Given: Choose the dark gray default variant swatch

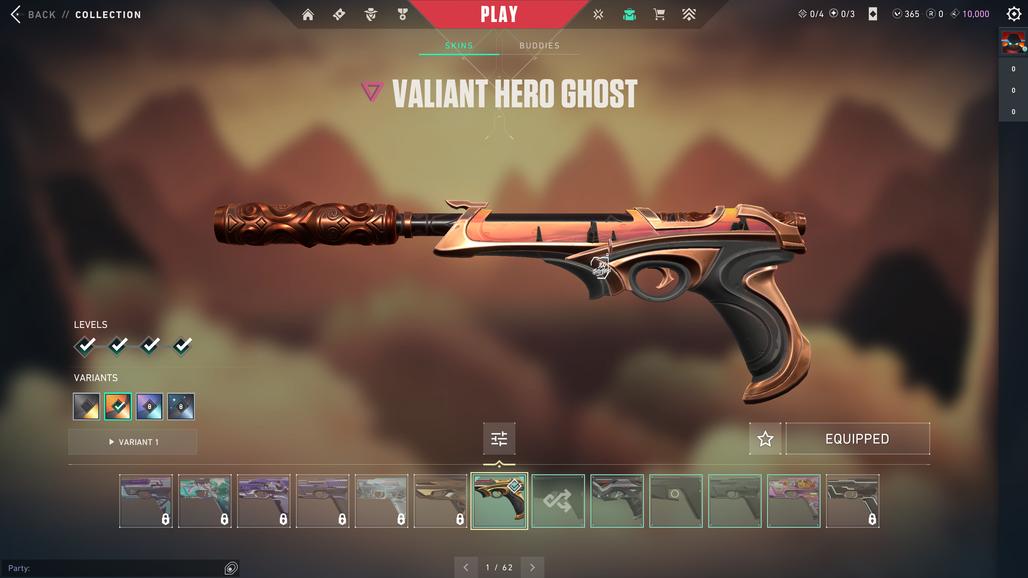Looking at the screenshot, I should [x=87, y=407].
